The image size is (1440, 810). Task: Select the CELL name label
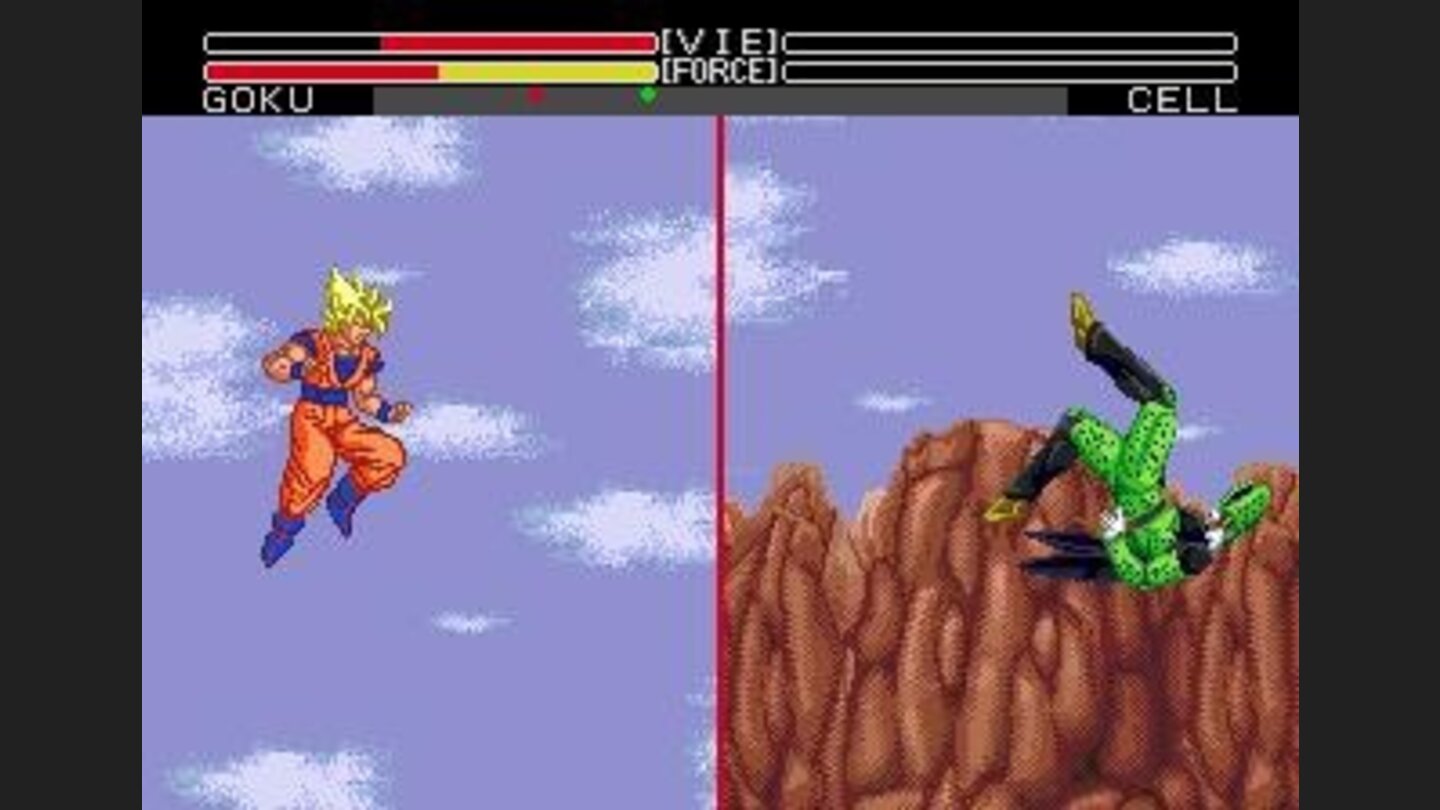click(1184, 100)
